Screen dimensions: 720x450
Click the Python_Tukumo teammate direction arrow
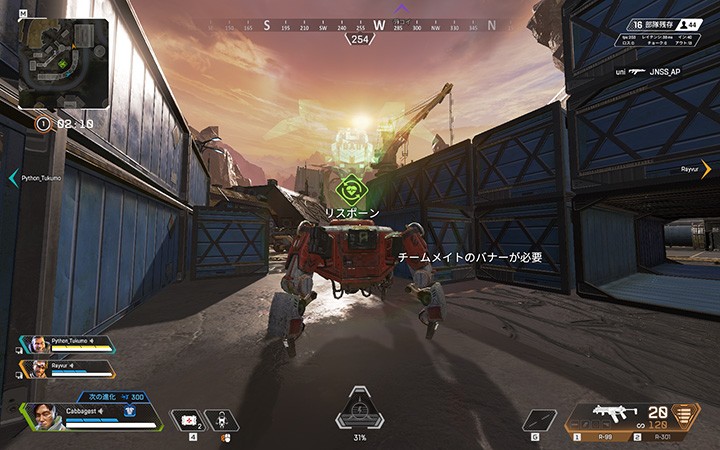pyautogui.click(x=13, y=178)
